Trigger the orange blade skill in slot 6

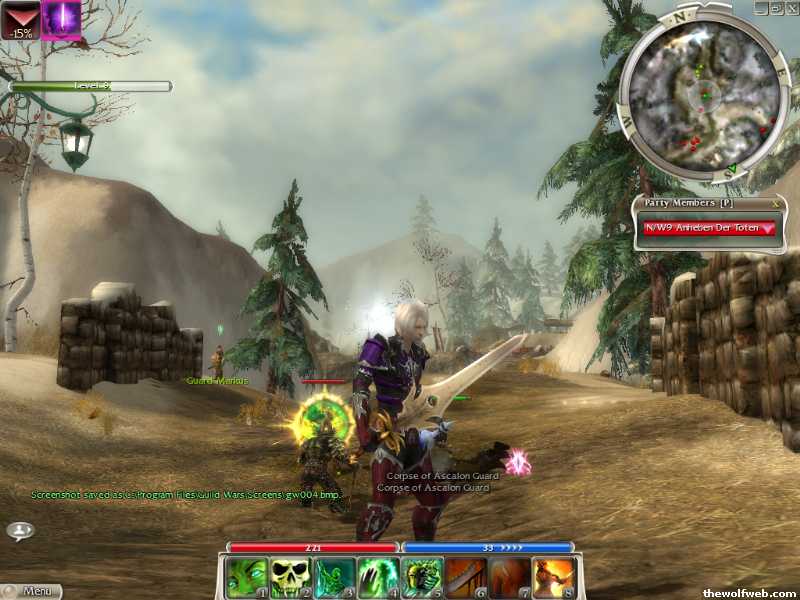click(x=465, y=577)
